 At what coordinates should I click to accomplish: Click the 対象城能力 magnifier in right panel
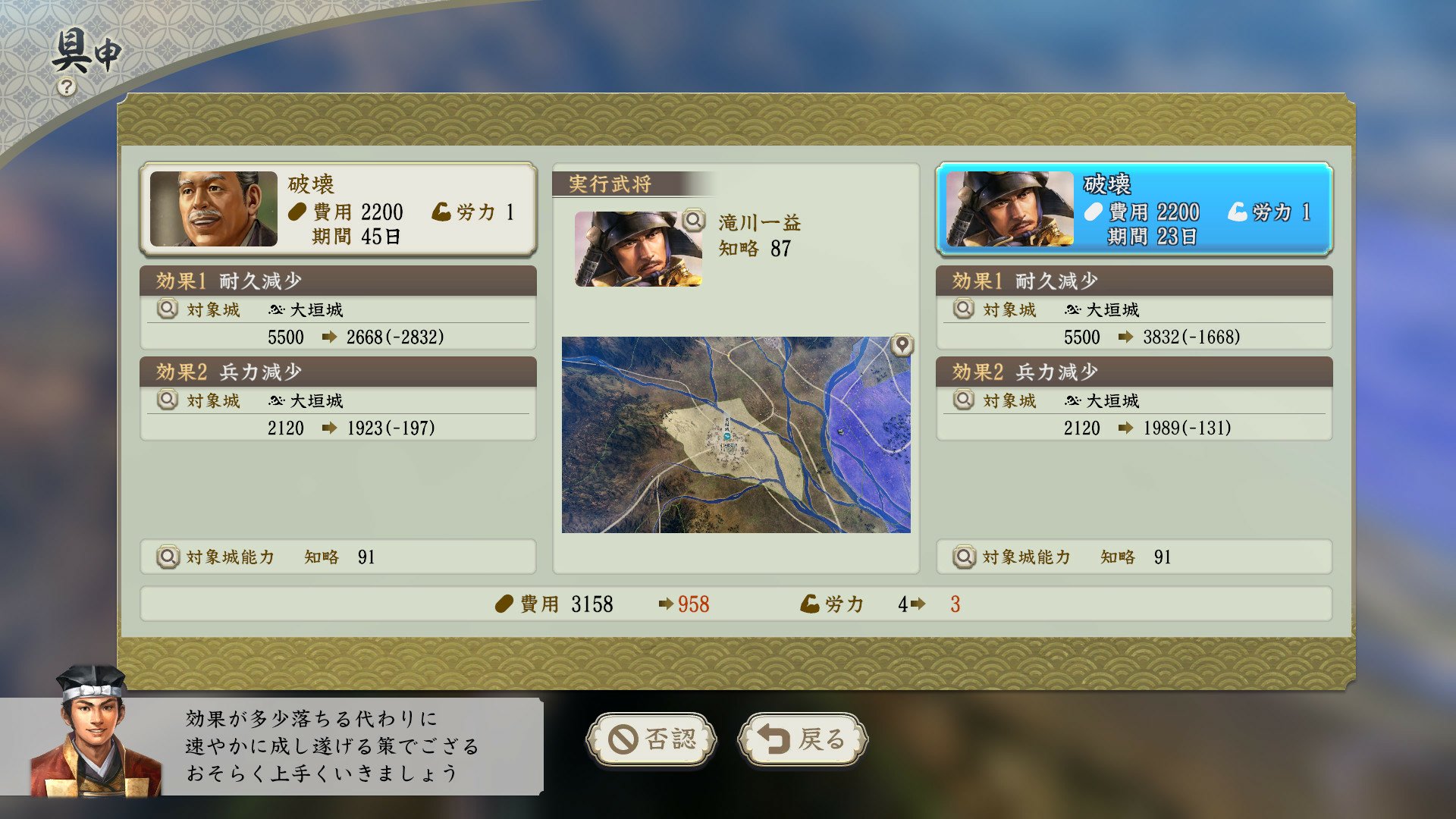pos(963,557)
